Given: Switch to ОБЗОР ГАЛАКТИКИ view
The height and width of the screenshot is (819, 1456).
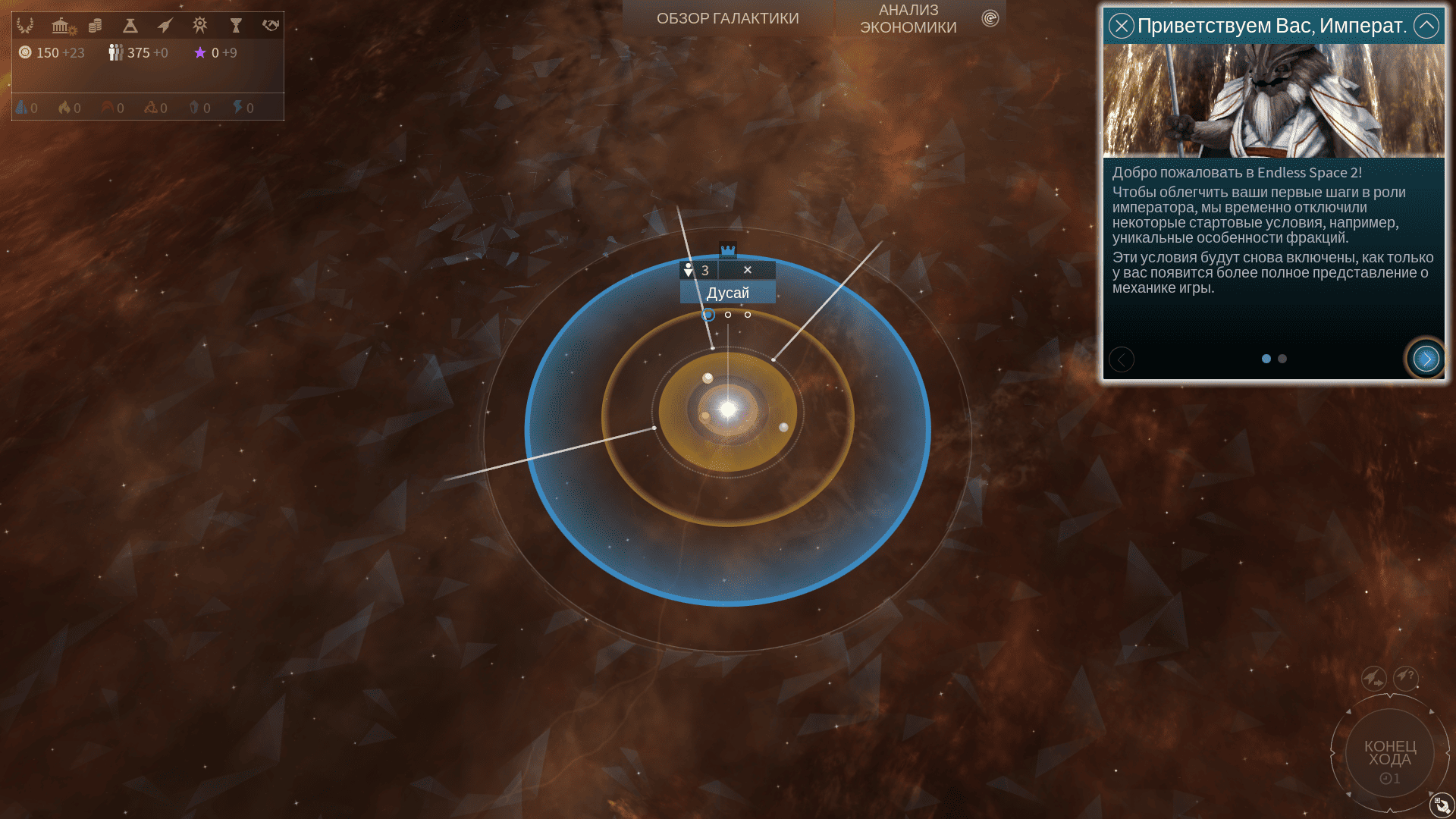Looking at the screenshot, I should 727,18.
